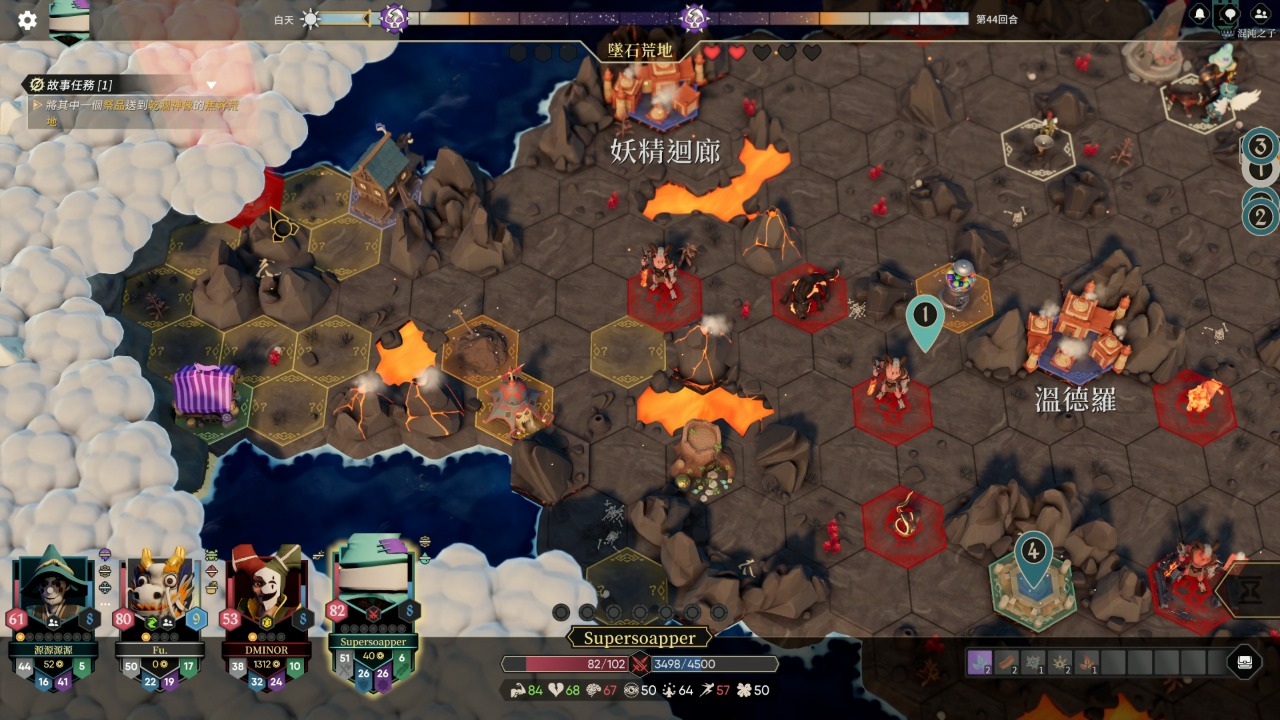Viewport: 1280px width, 720px height.
Task: Select the yellow spiky herb item slot
Action: pyautogui.click(x=1060, y=662)
